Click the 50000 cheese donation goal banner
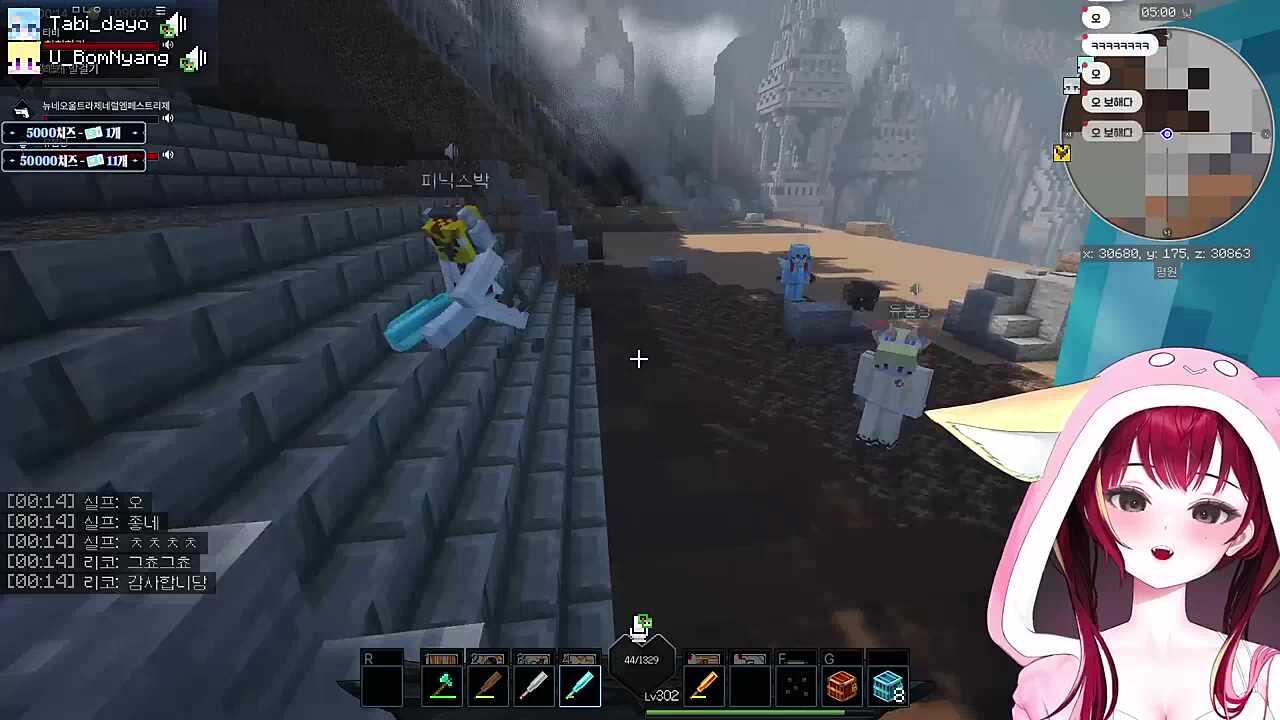 74,160
